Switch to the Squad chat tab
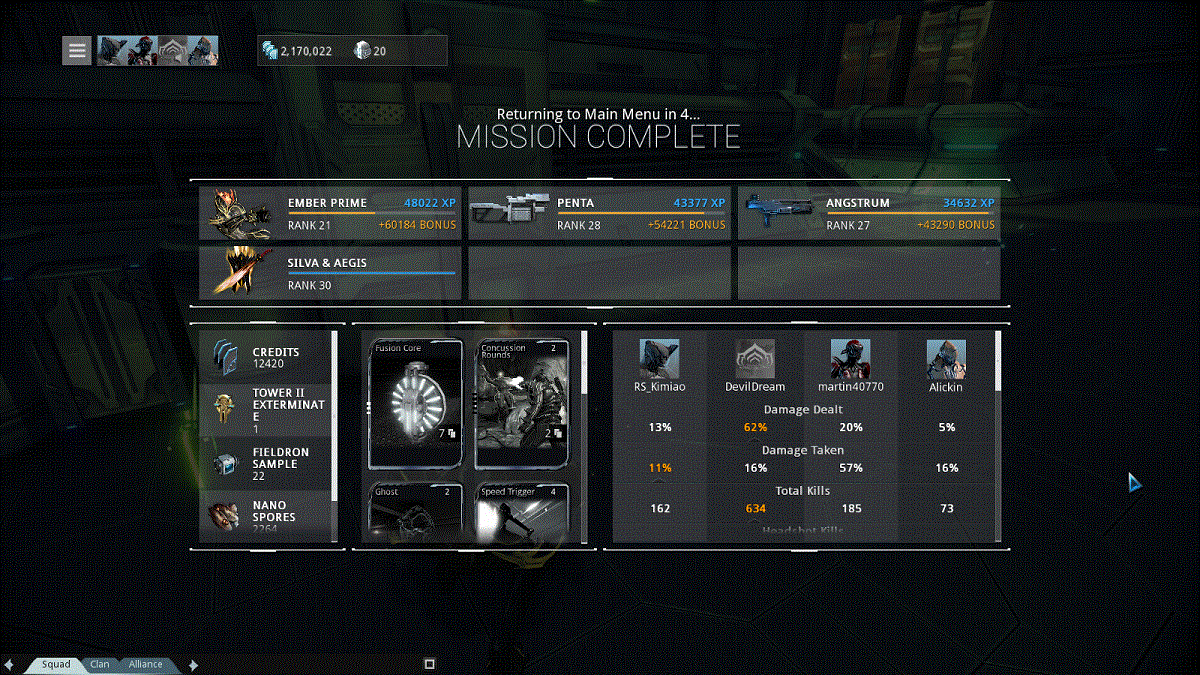The height and width of the screenshot is (675, 1200). pyautogui.click(x=55, y=664)
